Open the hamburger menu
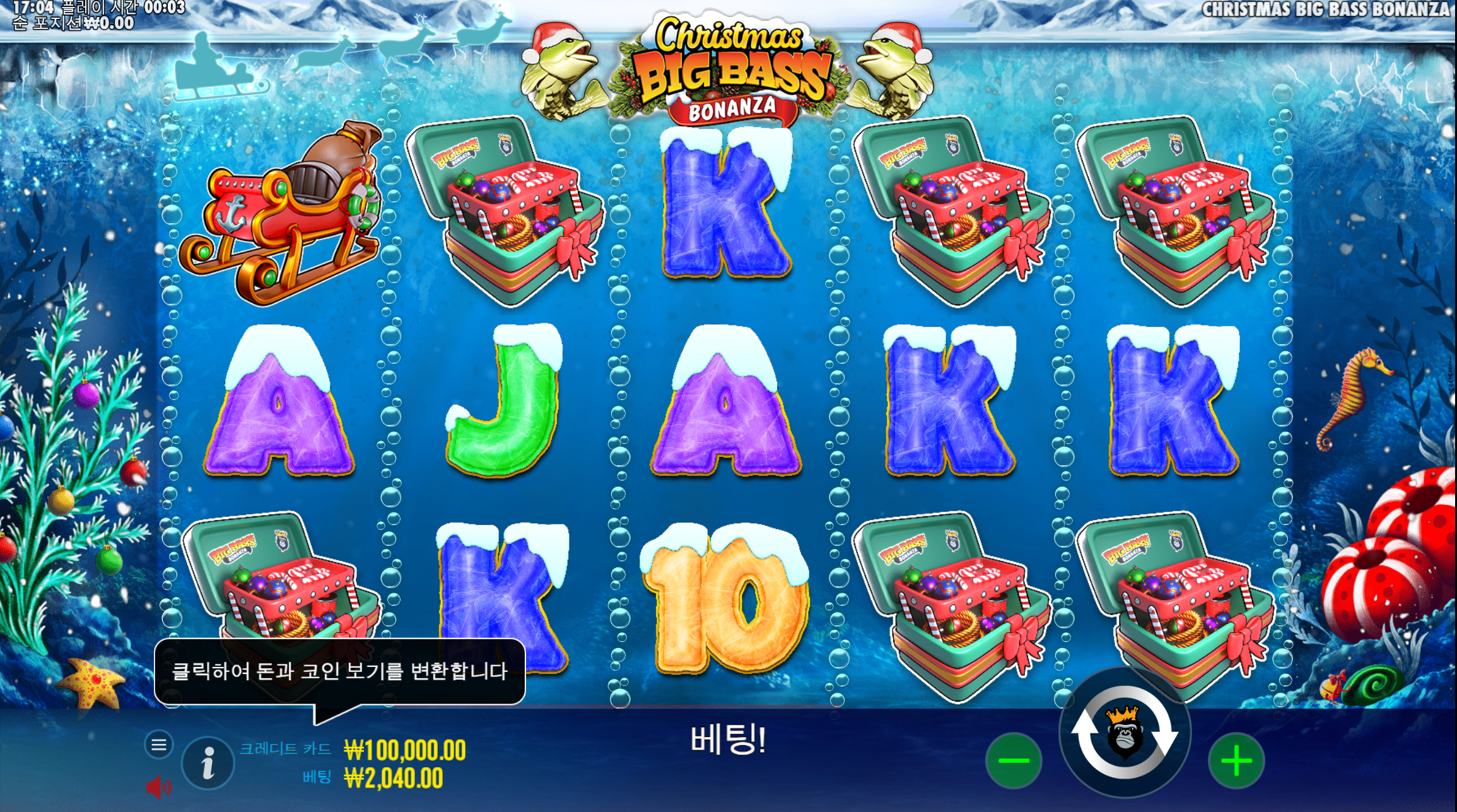This screenshot has width=1457, height=812. tap(159, 745)
